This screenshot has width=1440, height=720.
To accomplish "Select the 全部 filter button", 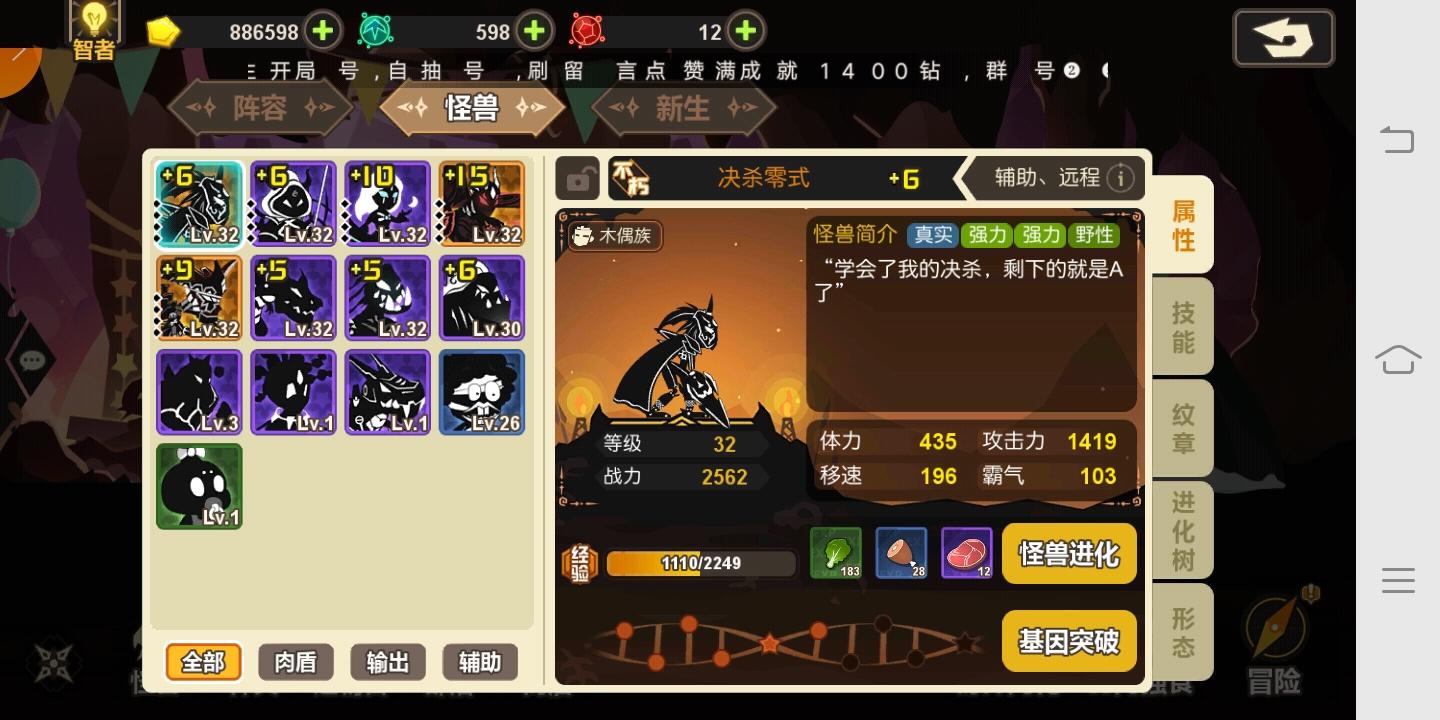I will tap(203, 662).
